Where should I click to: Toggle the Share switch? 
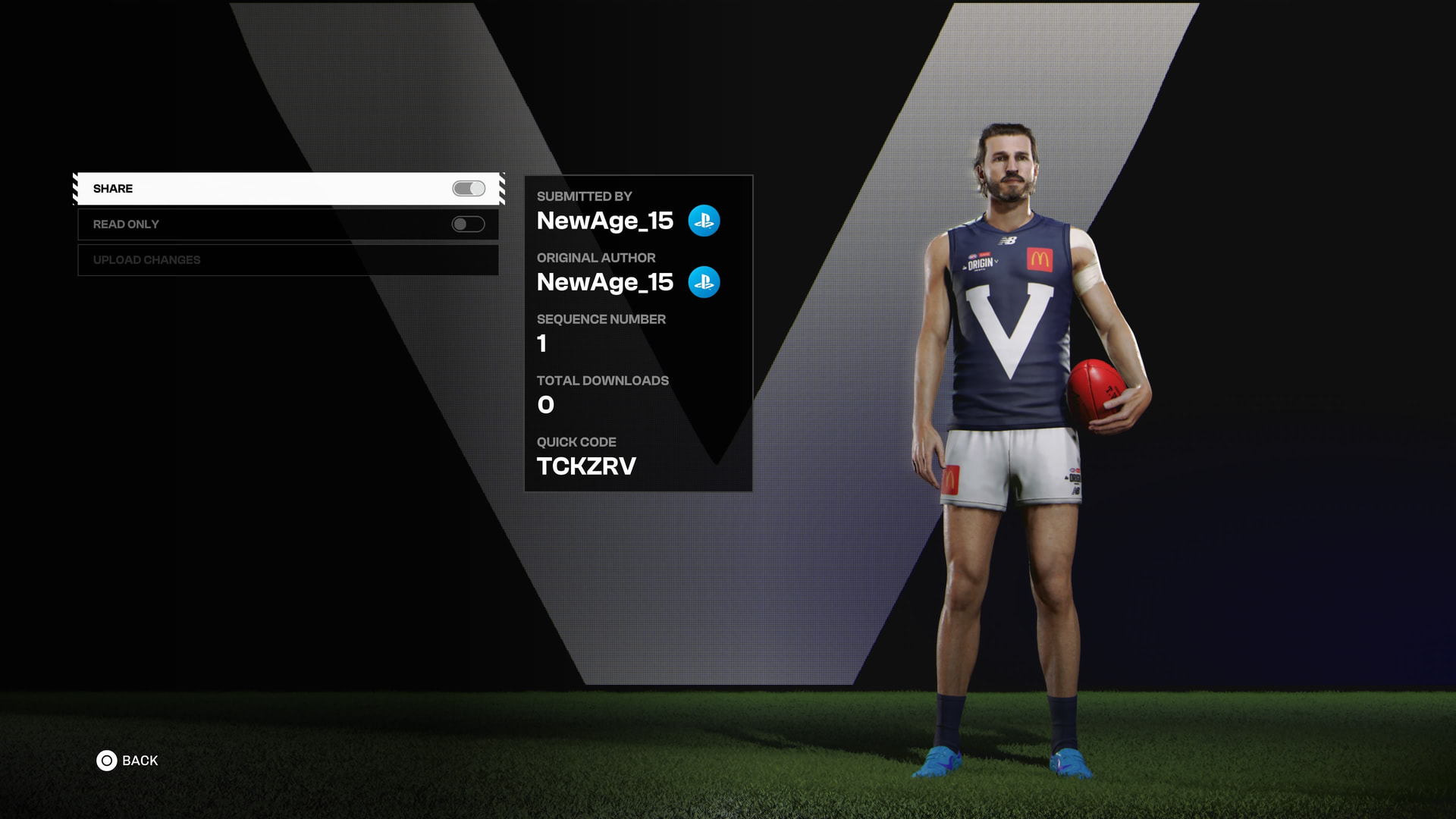[469, 189]
